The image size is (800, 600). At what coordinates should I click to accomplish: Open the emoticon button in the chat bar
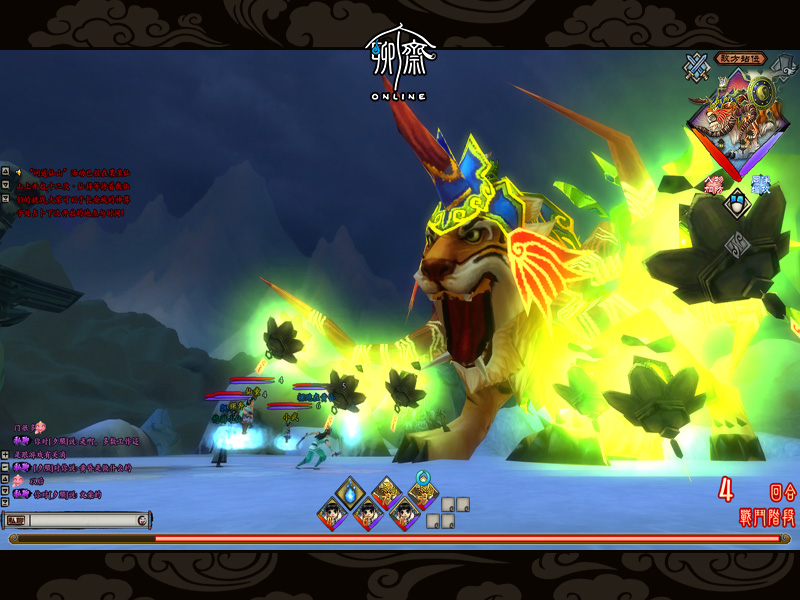pos(143,520)
